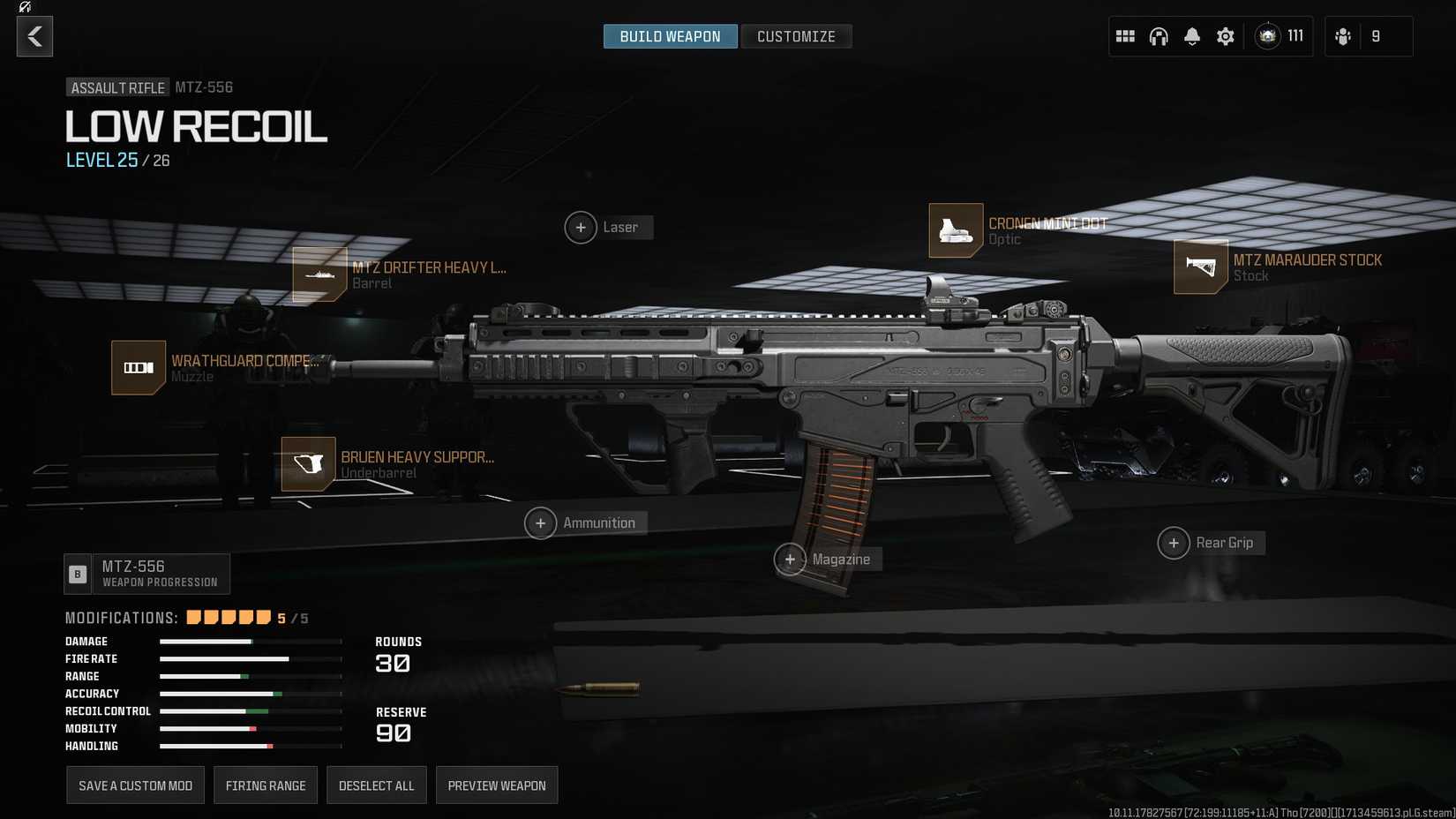Viewport: 1456px width, 819px height.
Task: Expand the Ammunition attachment slot
Action: tap(541, 522)
